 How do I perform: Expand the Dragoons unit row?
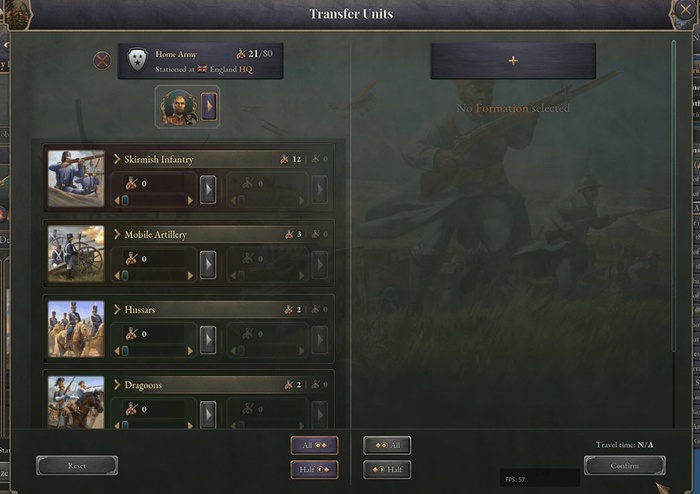117,385
